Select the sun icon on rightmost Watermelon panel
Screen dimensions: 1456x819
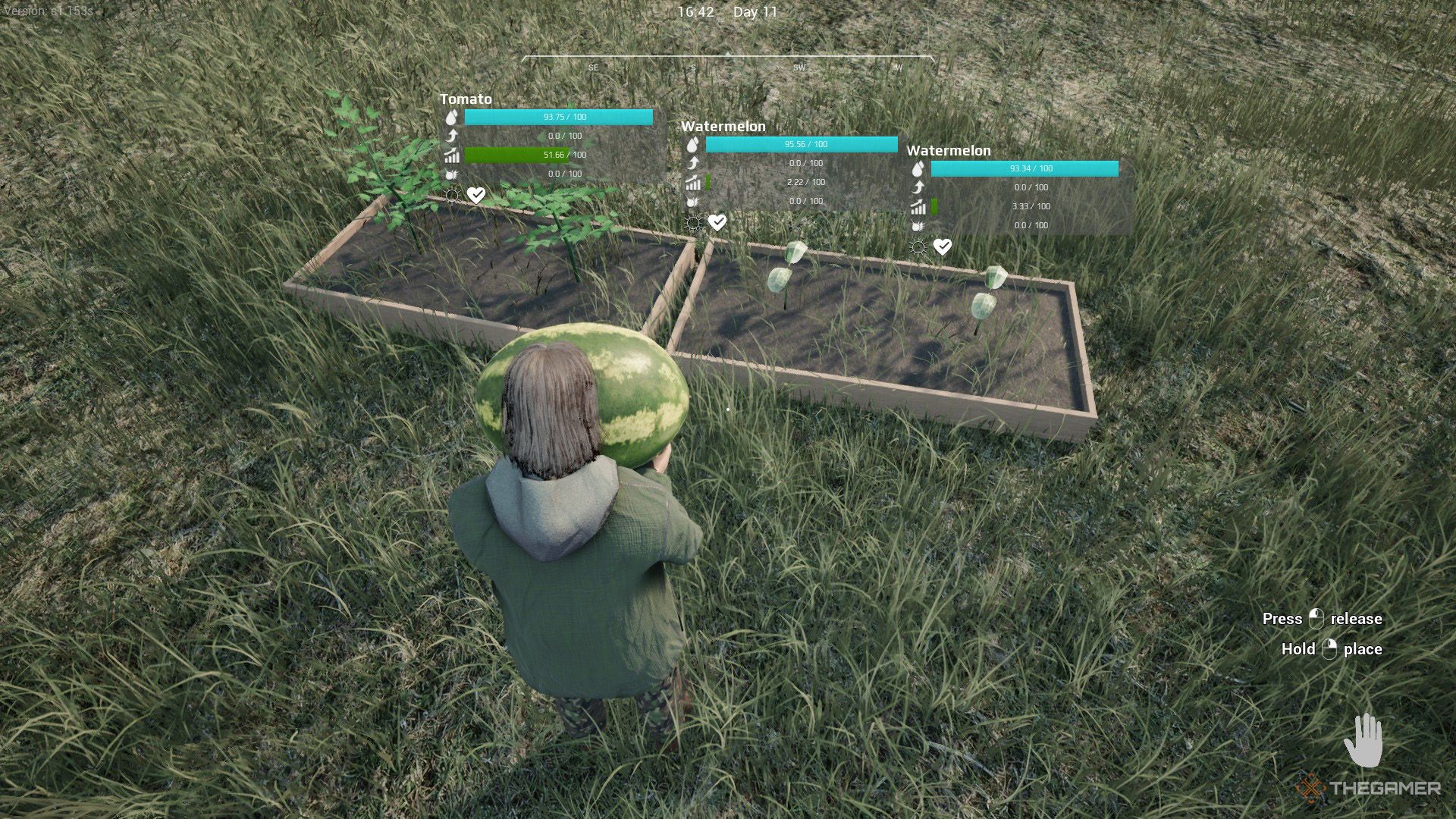(x=919, y=245)
